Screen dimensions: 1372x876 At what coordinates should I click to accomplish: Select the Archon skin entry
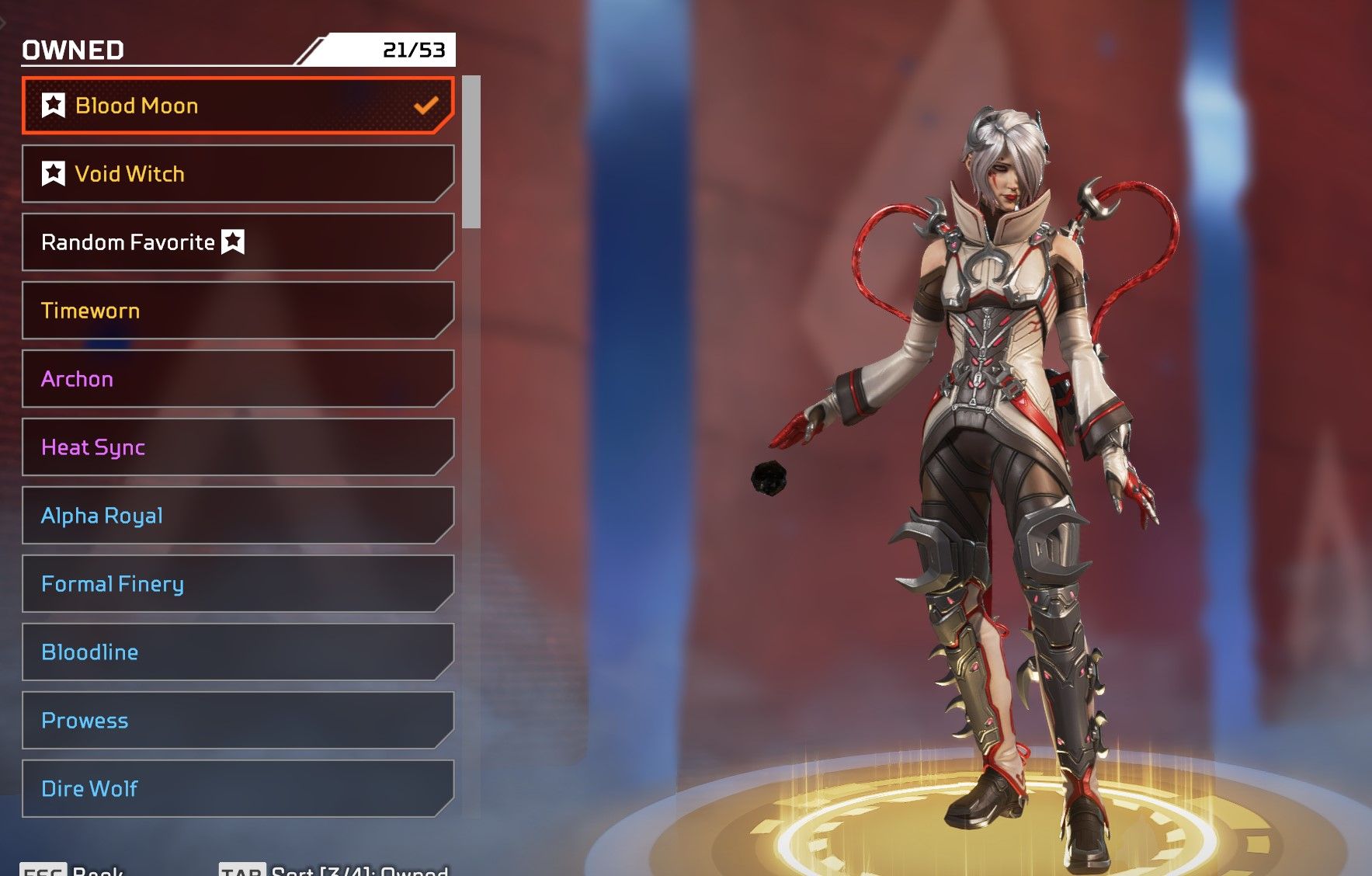click(x=237, y=379)
